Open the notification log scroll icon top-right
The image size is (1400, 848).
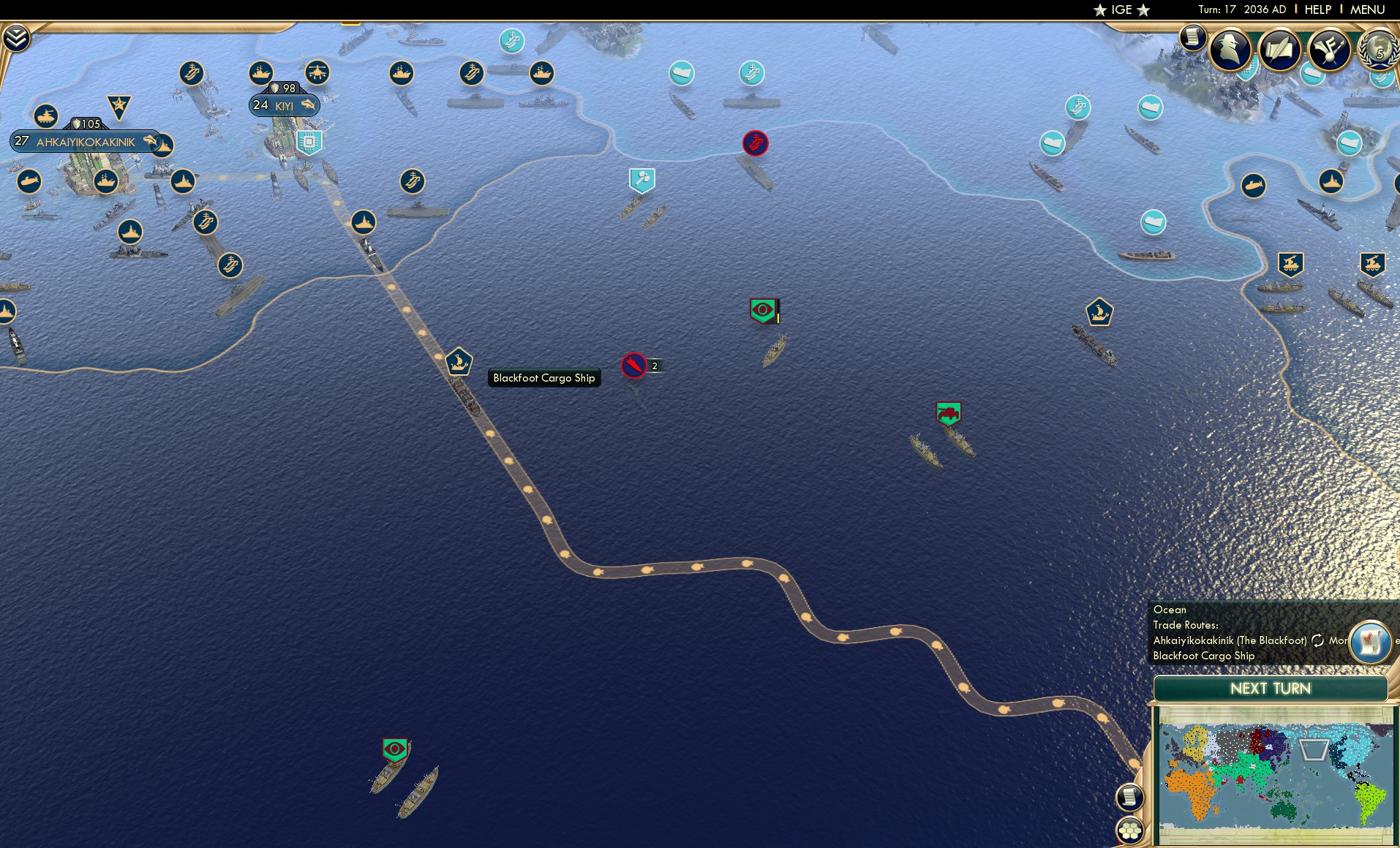pyautogui.click(x=1194, y=39)
